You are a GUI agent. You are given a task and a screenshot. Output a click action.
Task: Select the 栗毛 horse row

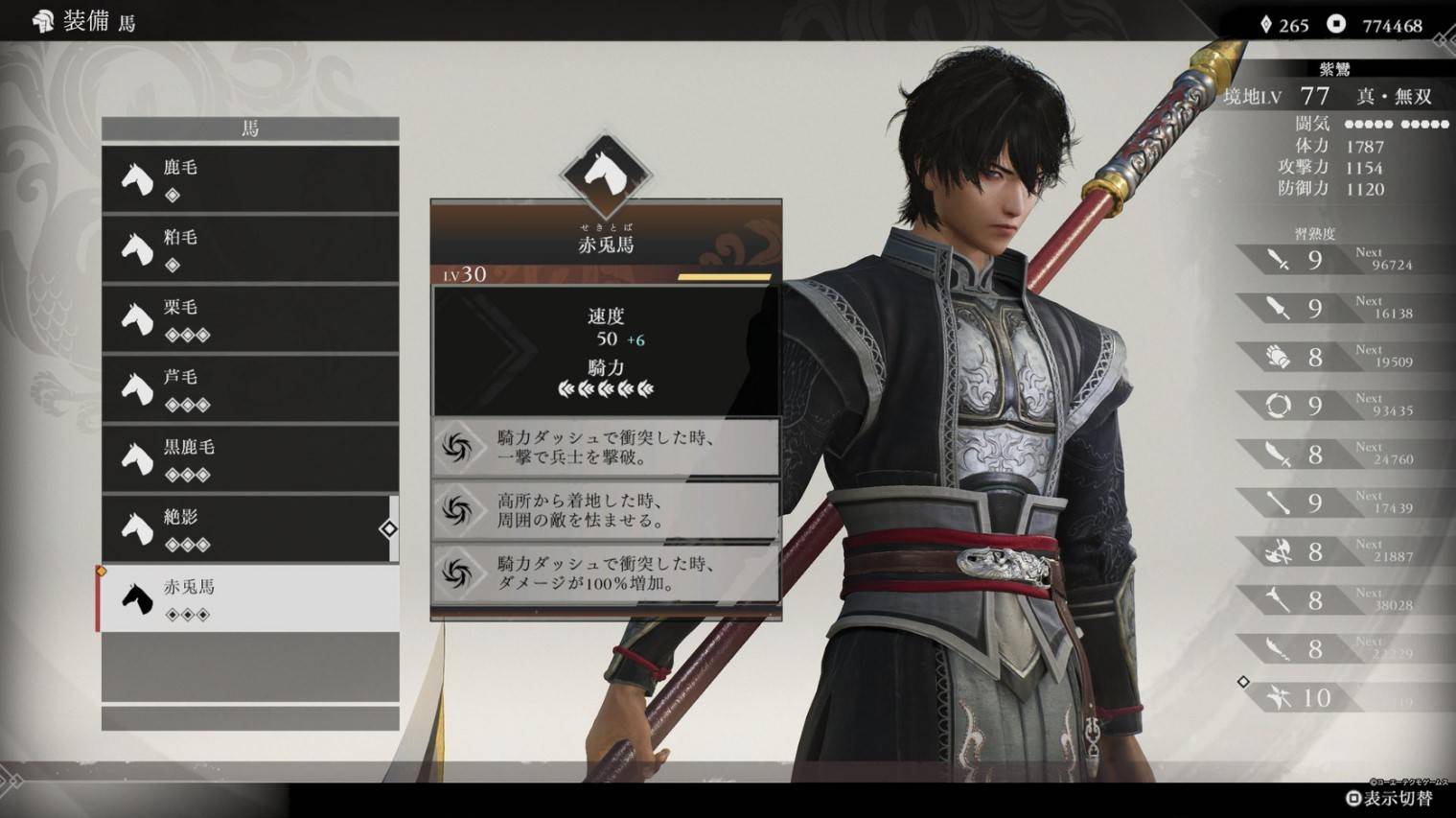pyautogui.click(x=250, y=319)
